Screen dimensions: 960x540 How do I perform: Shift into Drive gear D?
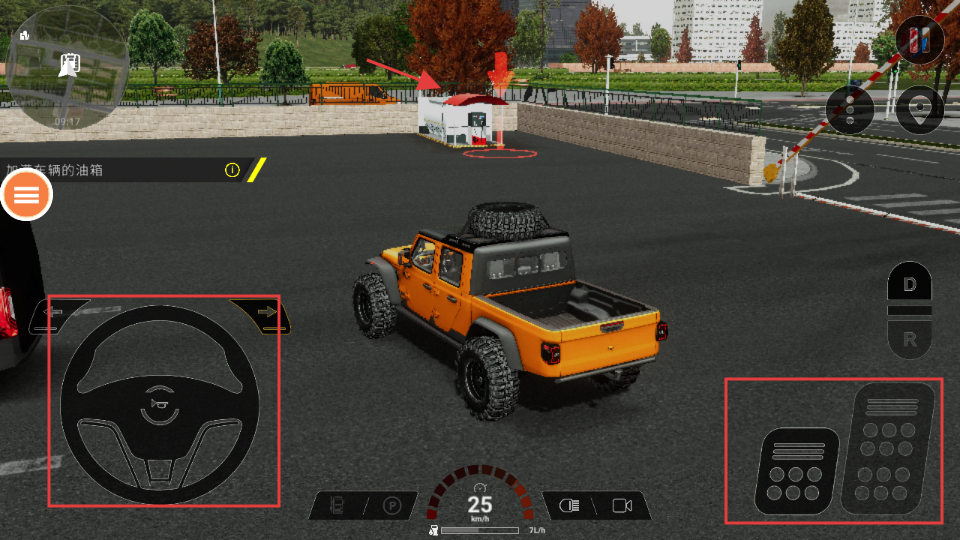point(910,284)
